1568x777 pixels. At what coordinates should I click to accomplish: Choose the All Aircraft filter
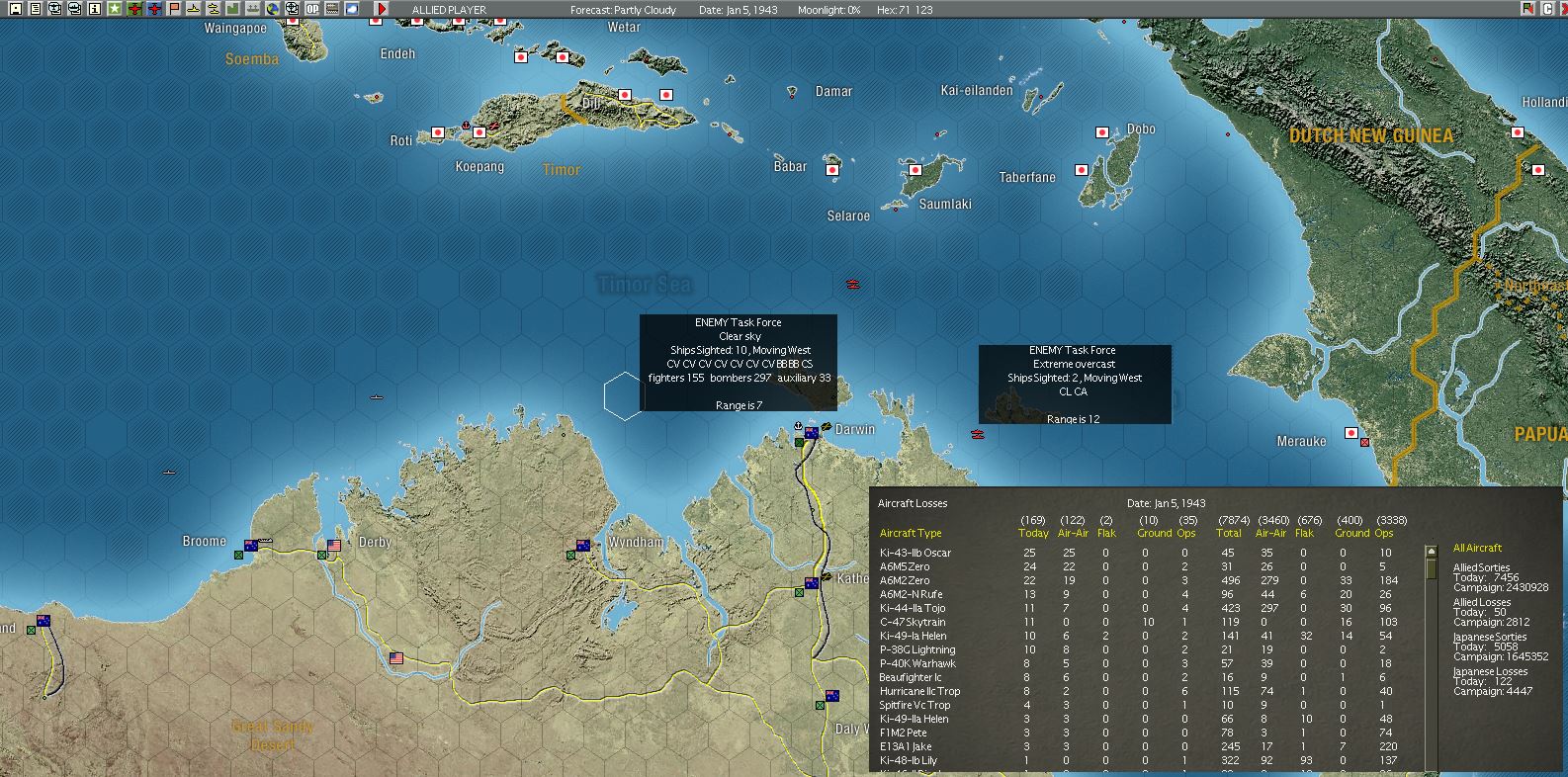1477,548
